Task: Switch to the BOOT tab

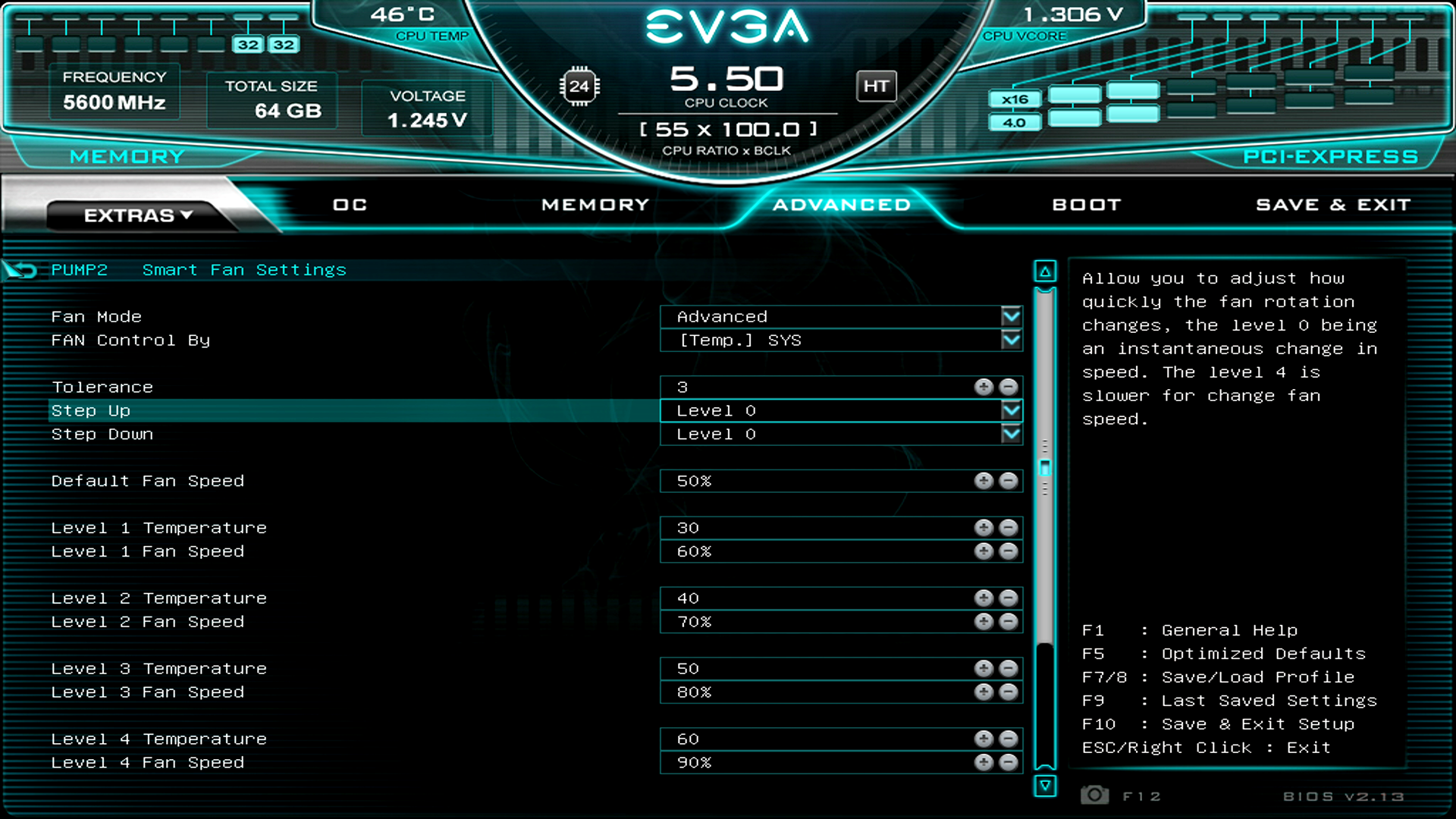Action: point(1086,204)
